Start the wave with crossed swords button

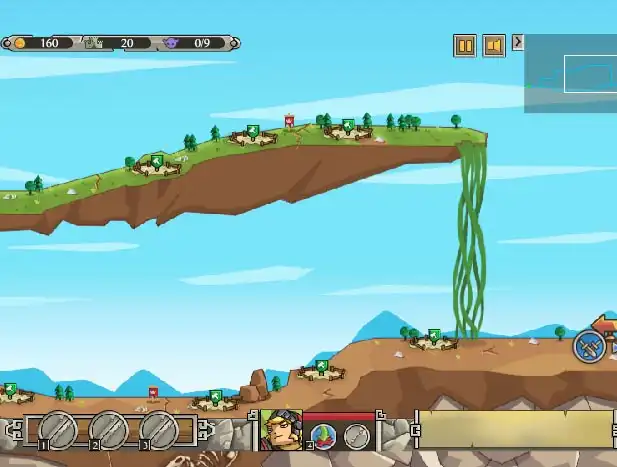pyautogui.click(x=588, y=346)
